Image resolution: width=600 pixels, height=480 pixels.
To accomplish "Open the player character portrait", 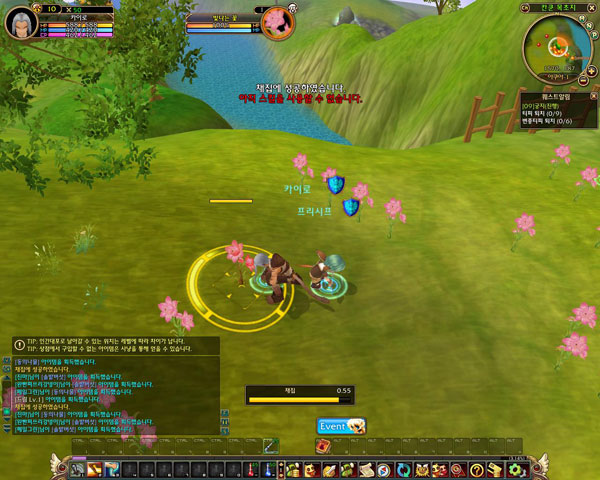I will coord(21,23).
